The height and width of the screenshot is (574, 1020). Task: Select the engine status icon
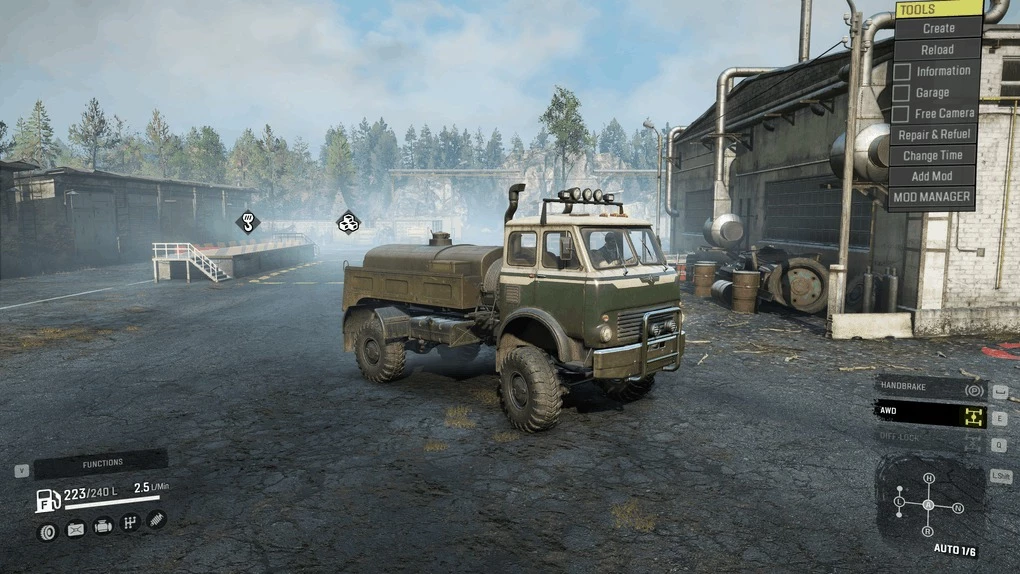click(x=103, y=526)
